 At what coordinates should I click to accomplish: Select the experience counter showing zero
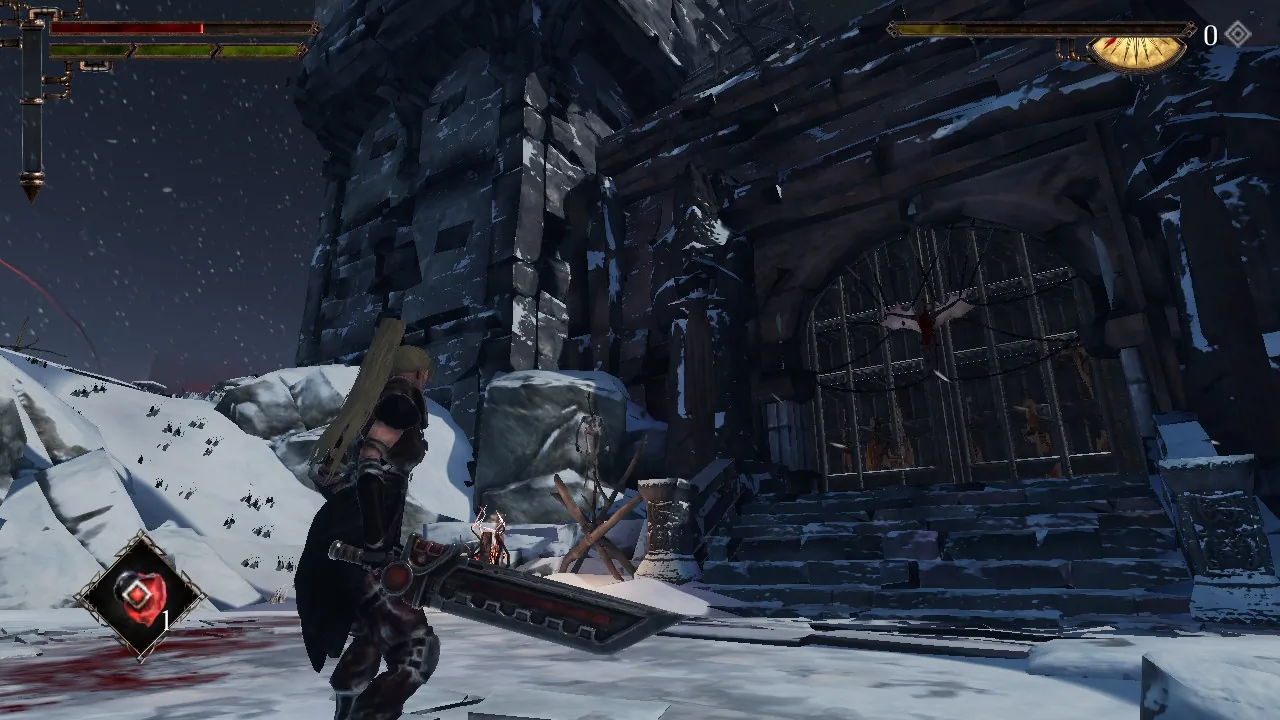click(1210, 33)
